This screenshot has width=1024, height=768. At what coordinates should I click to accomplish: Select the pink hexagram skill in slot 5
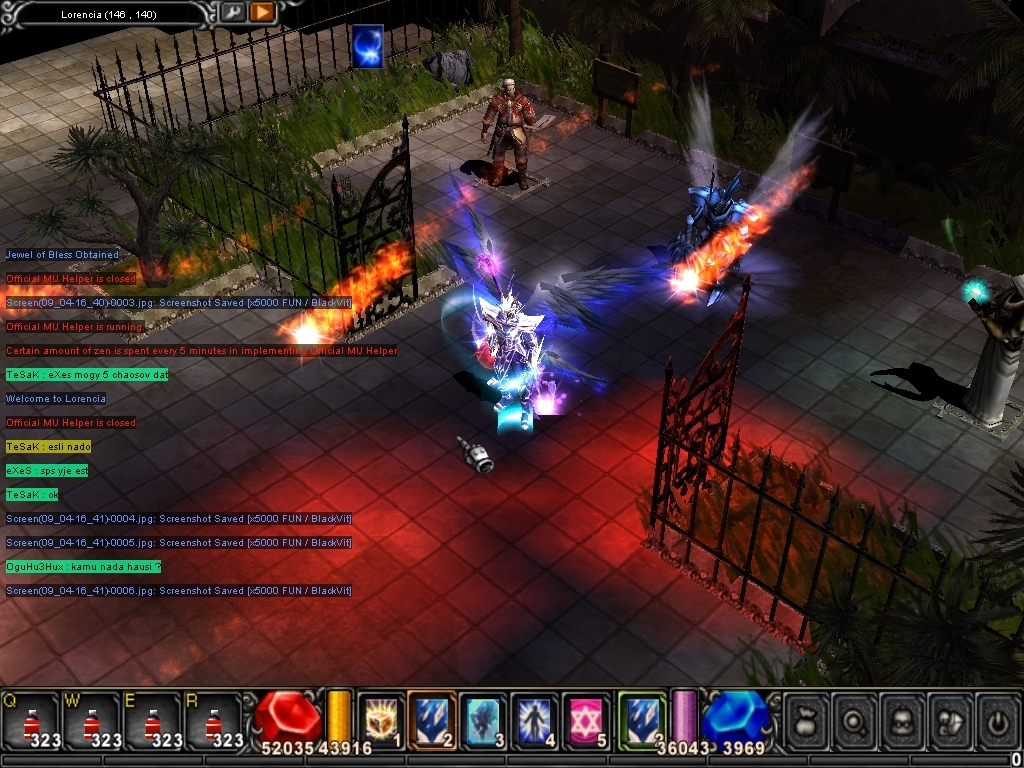tap(587, 720)
